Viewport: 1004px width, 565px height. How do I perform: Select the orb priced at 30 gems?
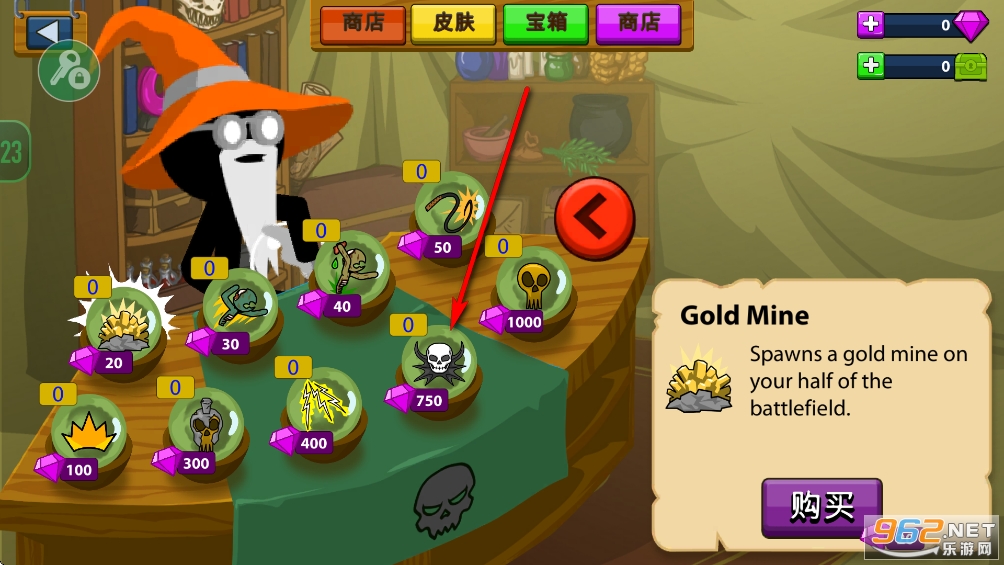[239, 304]
